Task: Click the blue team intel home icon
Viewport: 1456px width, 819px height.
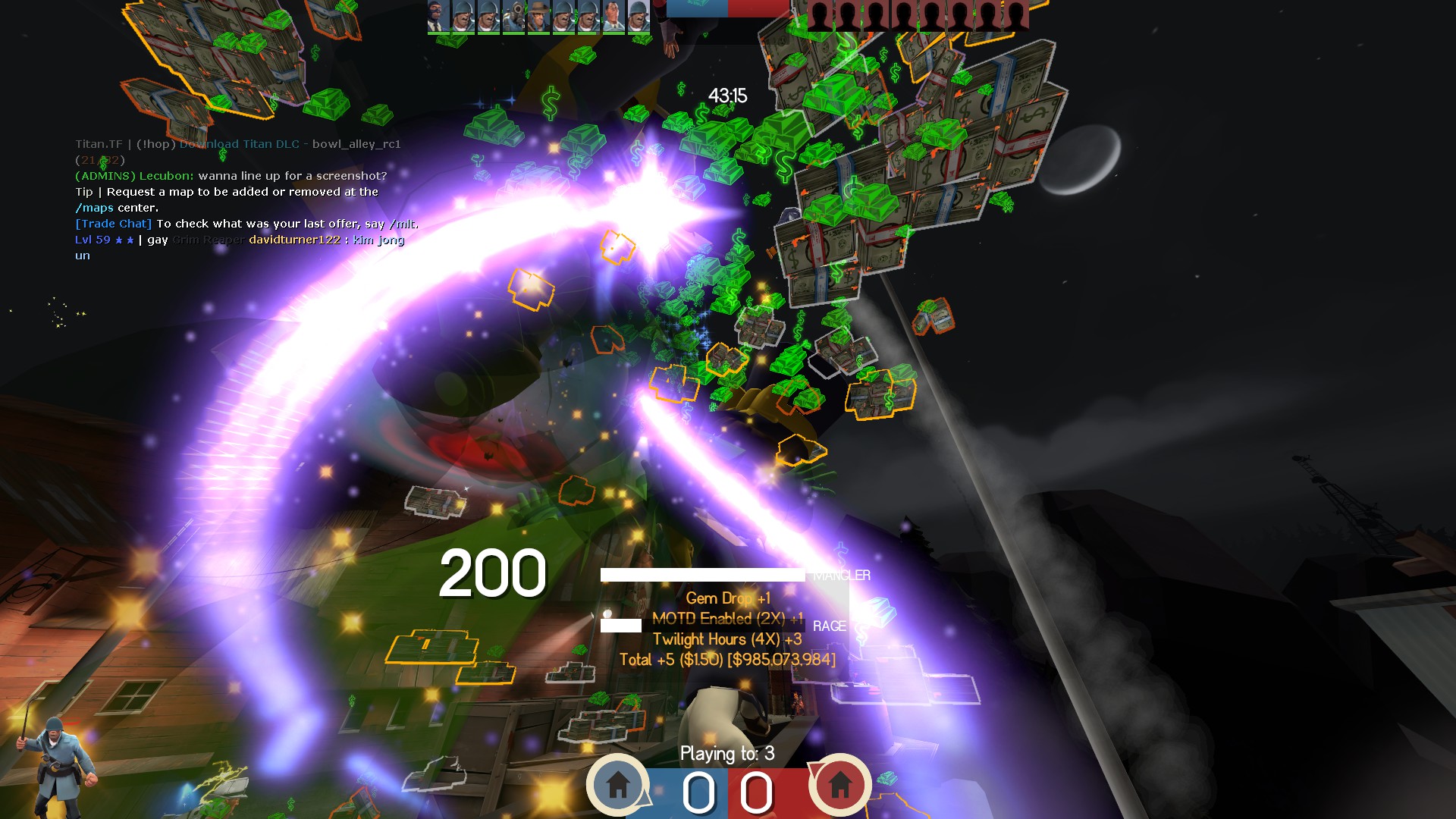Action: click(617, 784)
